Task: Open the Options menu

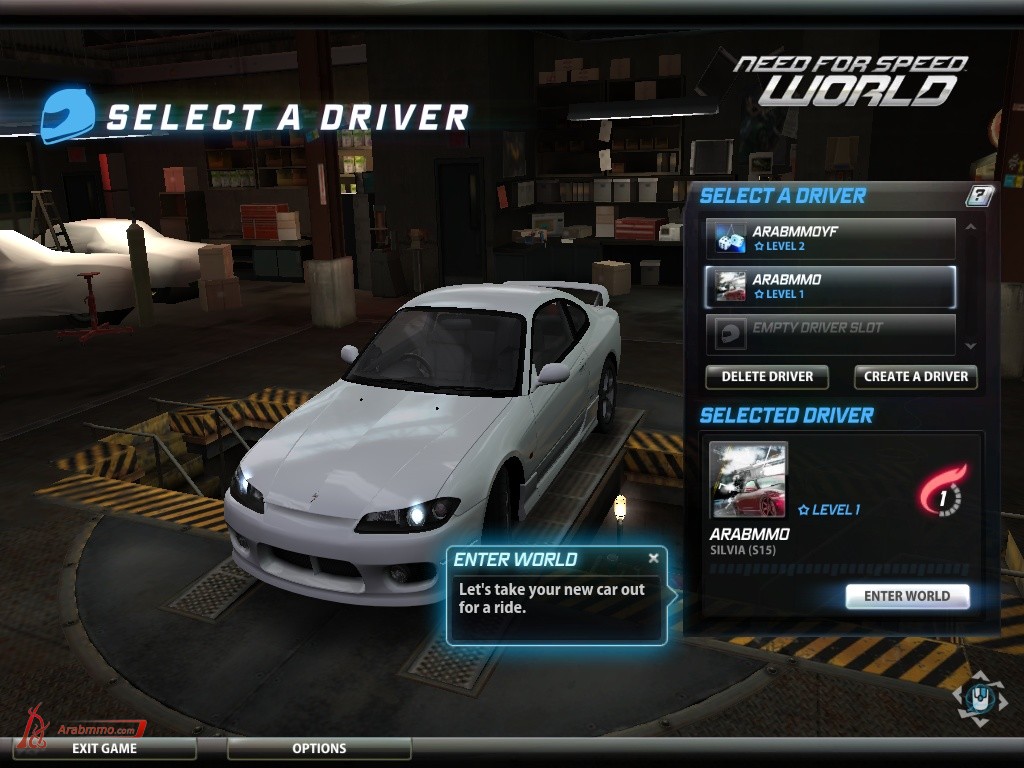Action: coord(319,748)
